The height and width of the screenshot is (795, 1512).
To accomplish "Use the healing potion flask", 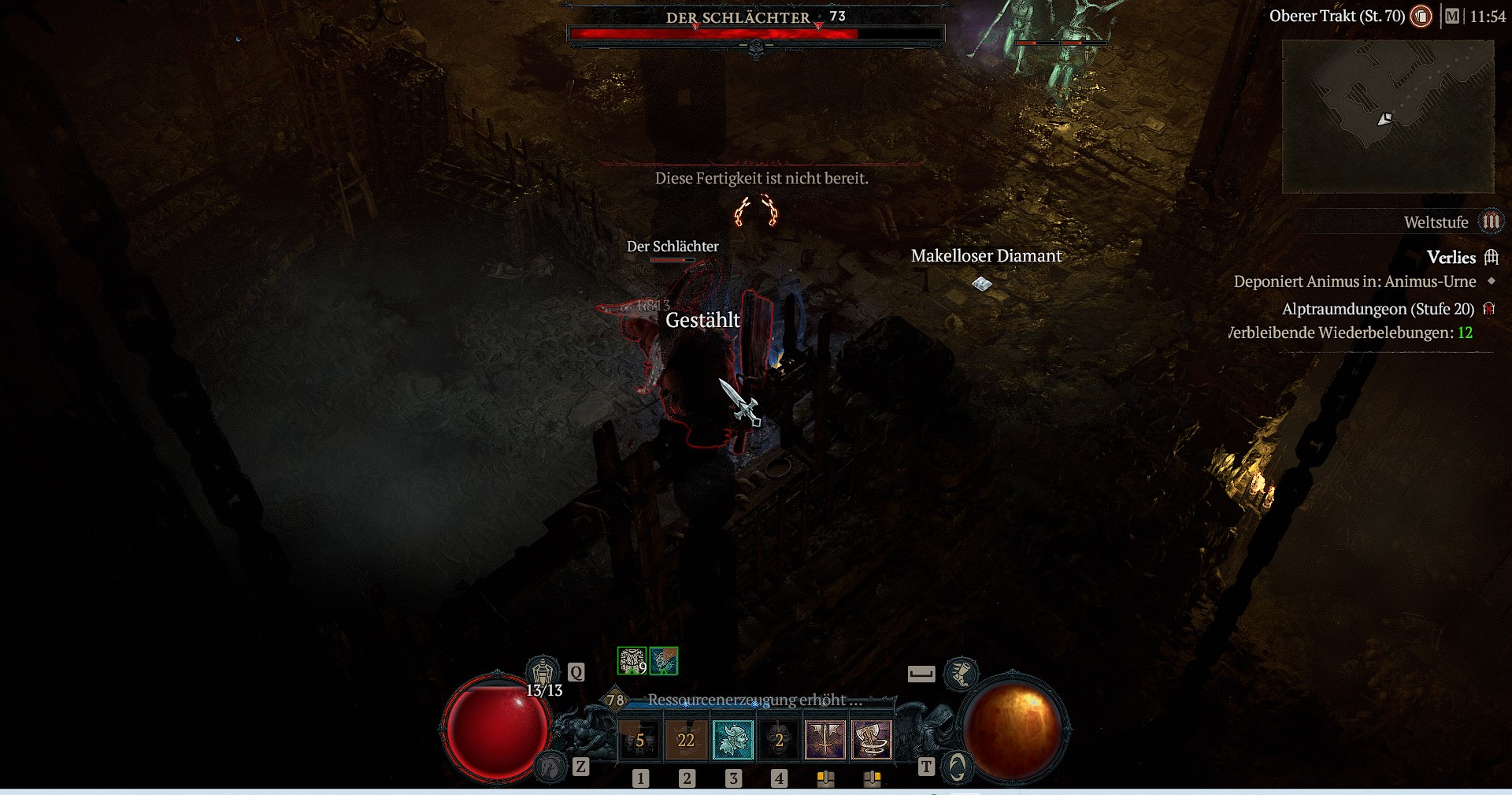I will coord(543,673).
